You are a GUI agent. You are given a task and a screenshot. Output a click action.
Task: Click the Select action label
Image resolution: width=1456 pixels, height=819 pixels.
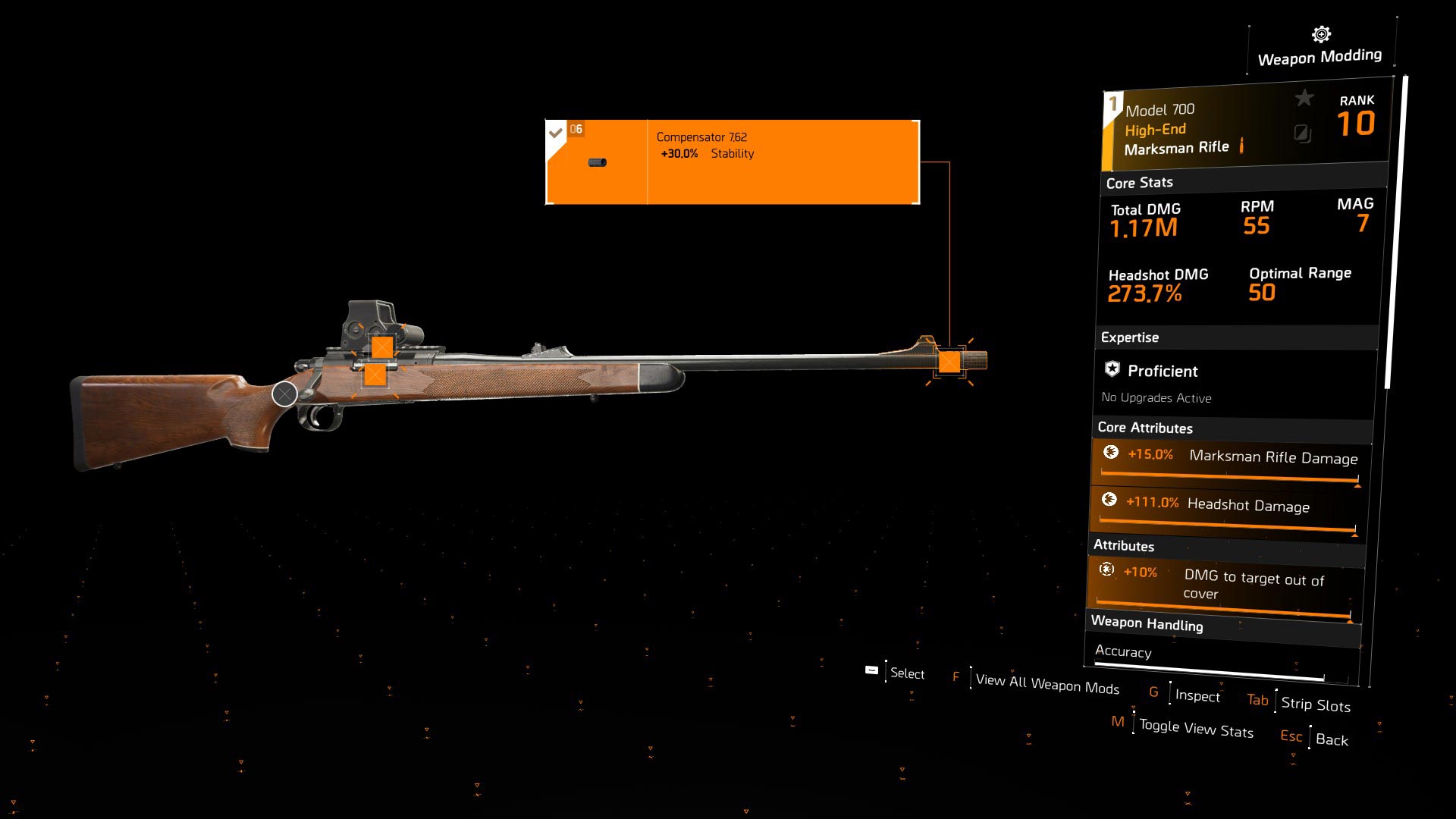906,673
